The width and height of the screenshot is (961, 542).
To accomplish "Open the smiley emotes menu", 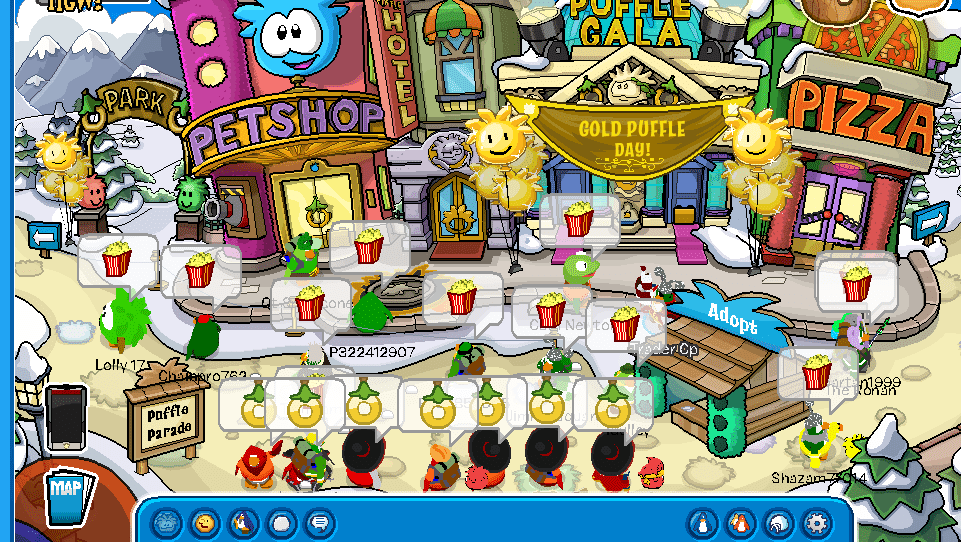I will tap(205, 523).
